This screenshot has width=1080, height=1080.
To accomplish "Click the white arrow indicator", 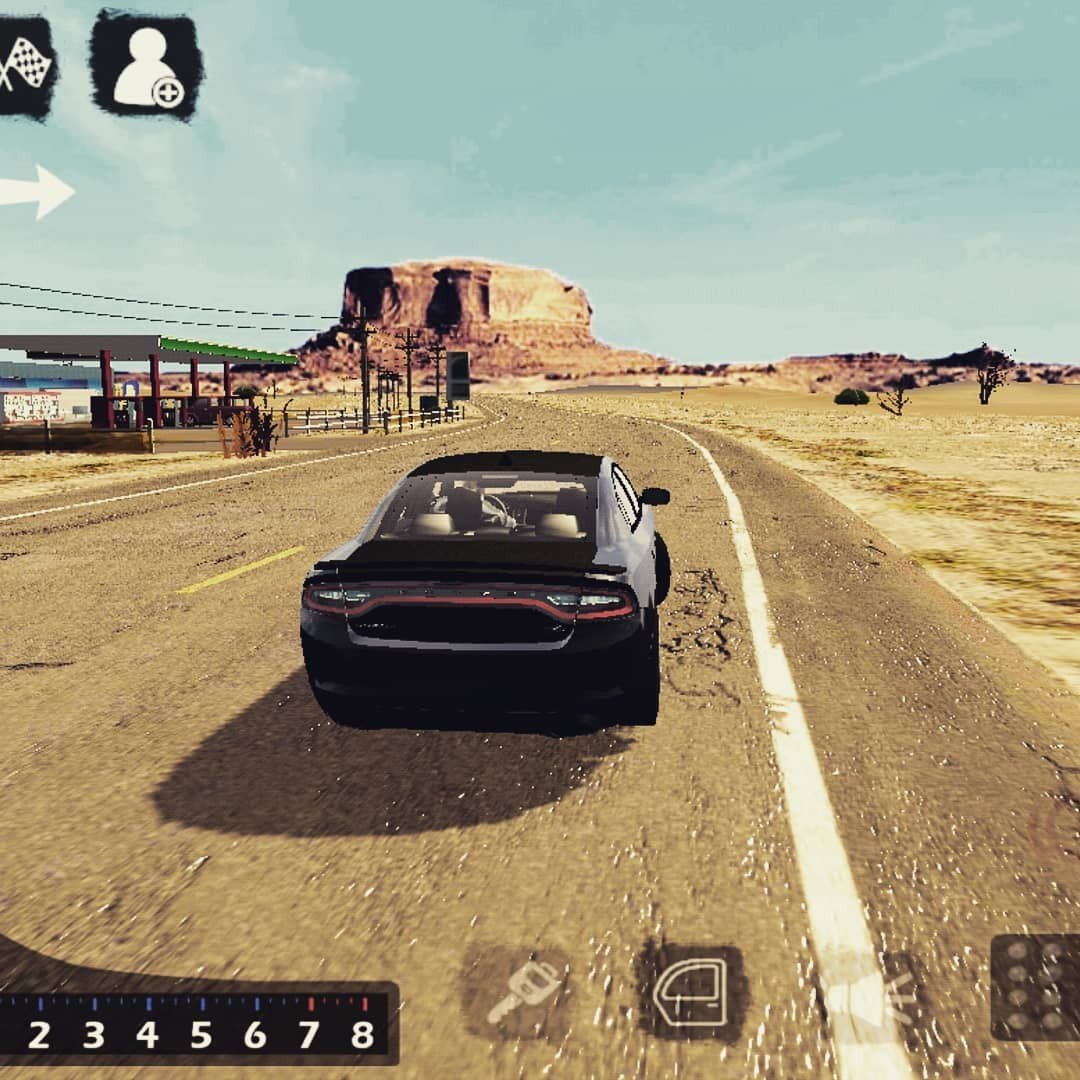I will [x=38, y=190].
